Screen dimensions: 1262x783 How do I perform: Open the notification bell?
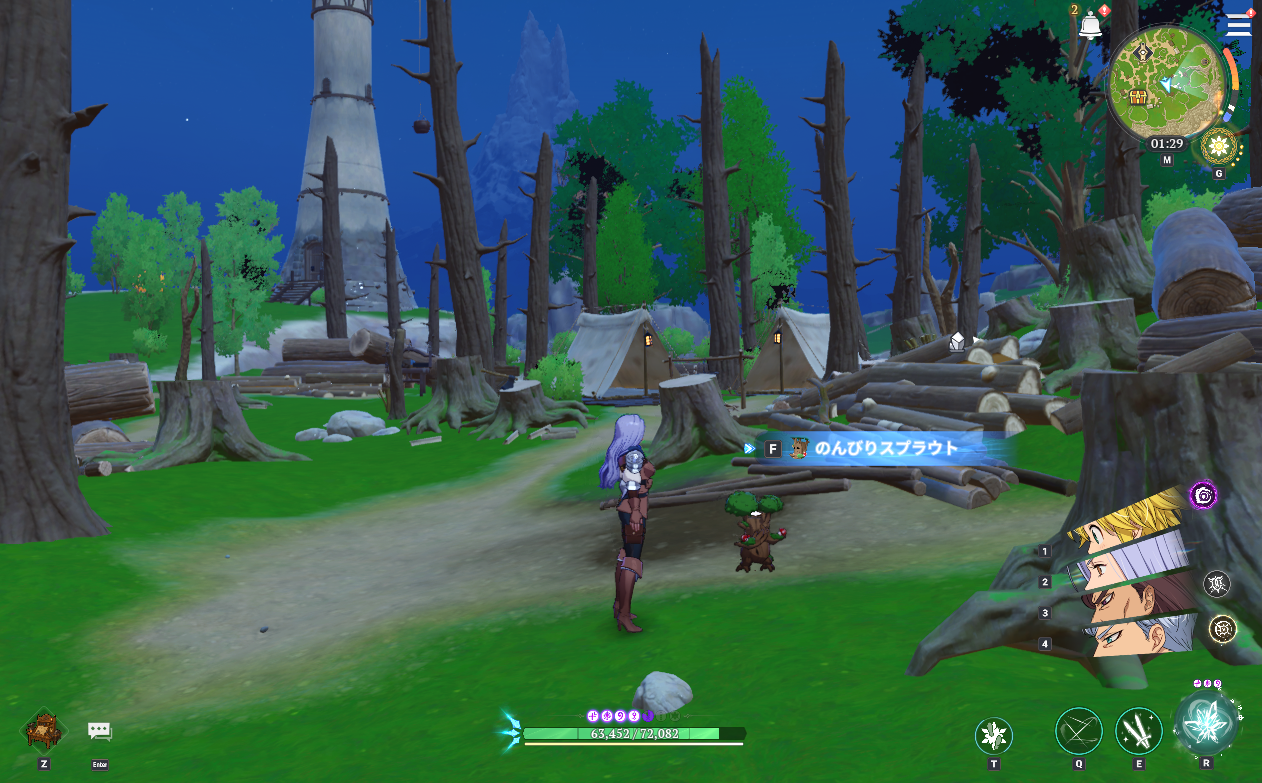[1090, 26]
